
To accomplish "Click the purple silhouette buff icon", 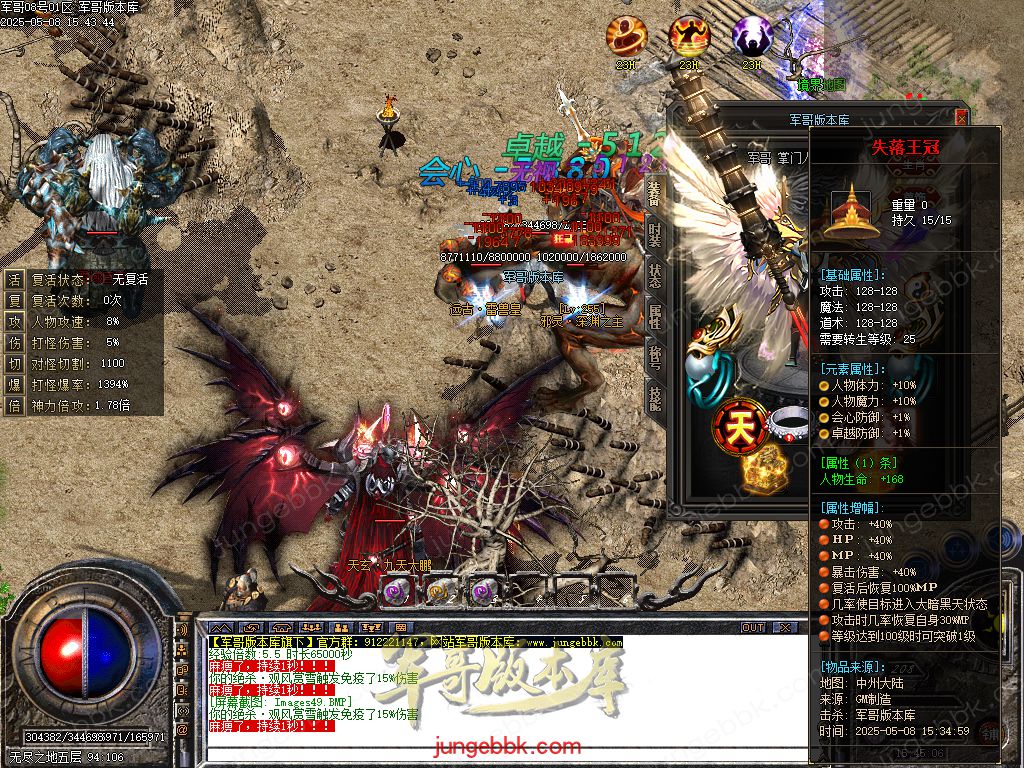I will [x=752, y=37].
